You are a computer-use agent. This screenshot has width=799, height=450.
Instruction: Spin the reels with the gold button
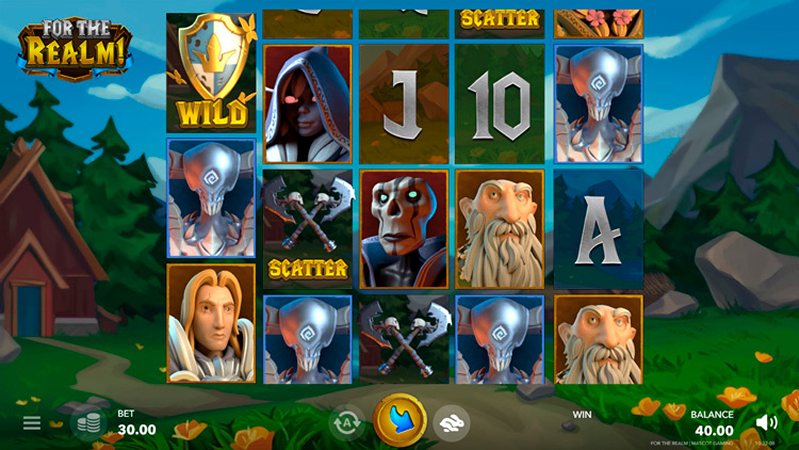click(400, 420)
